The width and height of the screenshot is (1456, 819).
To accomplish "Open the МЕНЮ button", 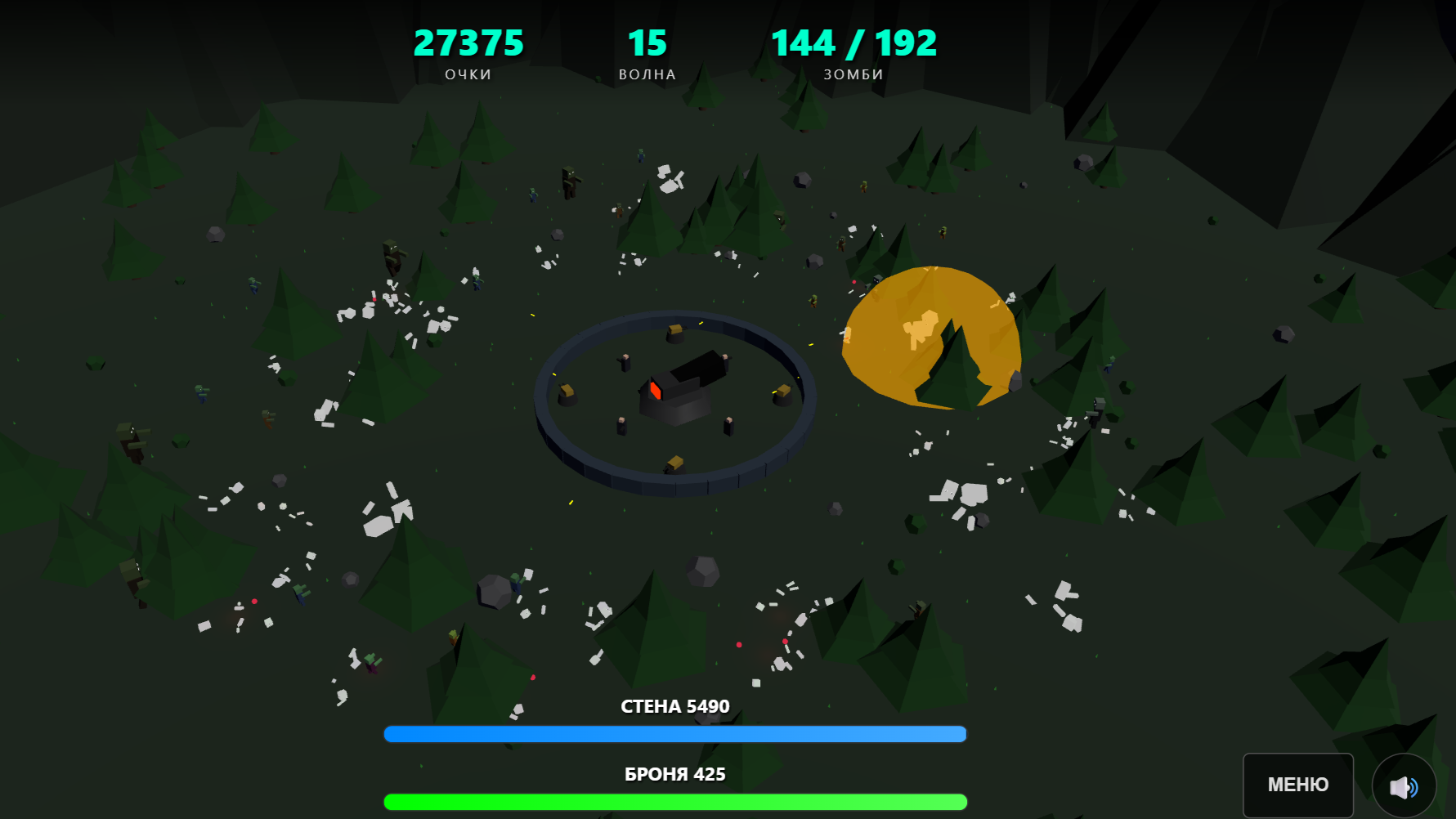I will point(1297,785).
